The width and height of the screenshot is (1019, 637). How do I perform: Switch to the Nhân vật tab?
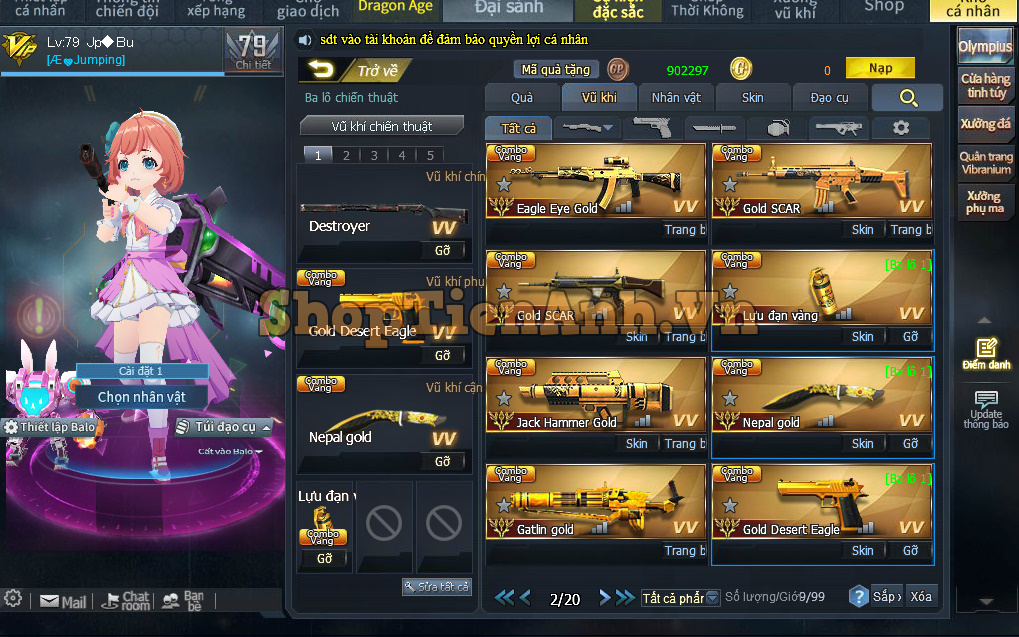[677, 97]
